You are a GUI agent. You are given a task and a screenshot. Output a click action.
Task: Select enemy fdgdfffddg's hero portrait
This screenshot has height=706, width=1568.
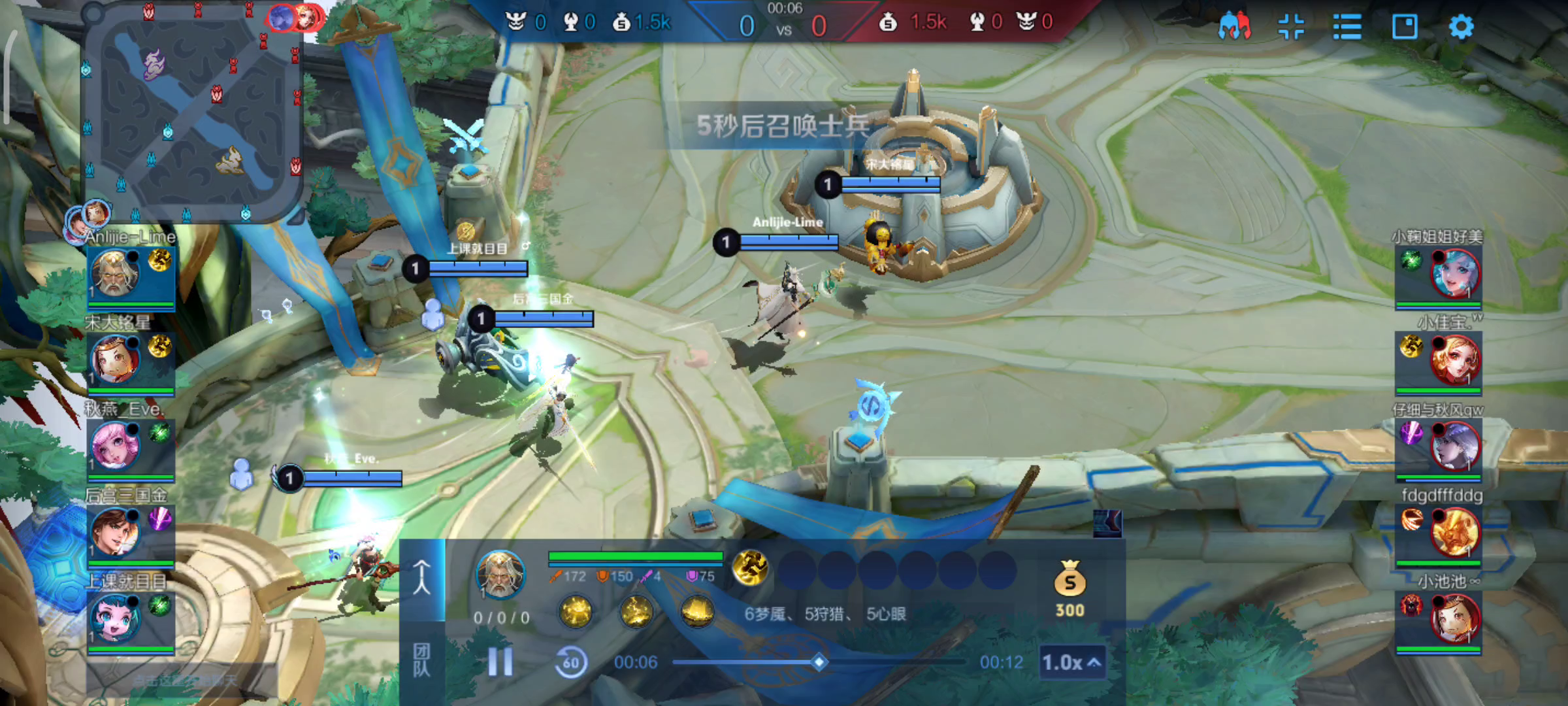1454,532
